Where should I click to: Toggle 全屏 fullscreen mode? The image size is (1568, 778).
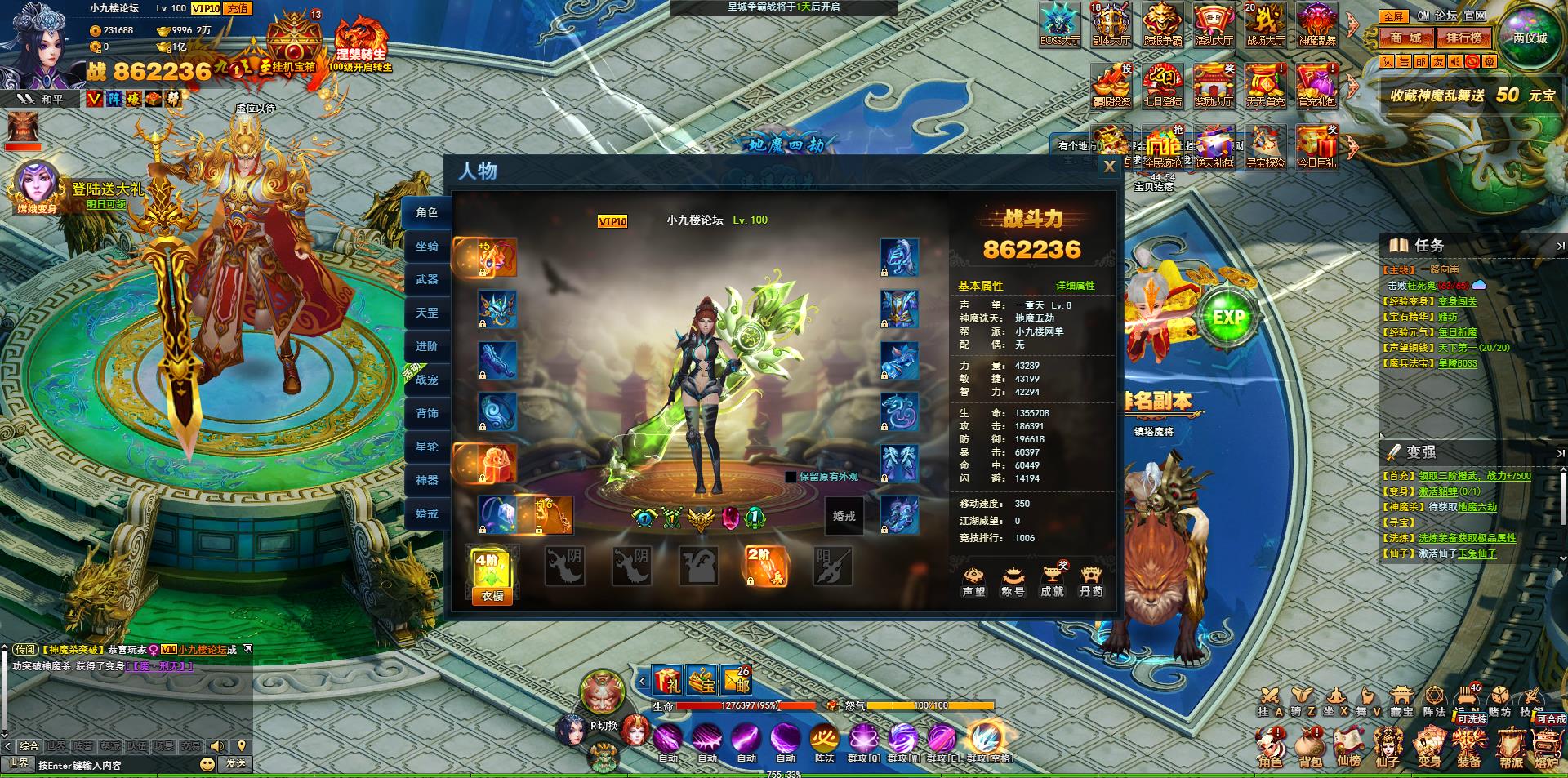[x=1392, y=16]
